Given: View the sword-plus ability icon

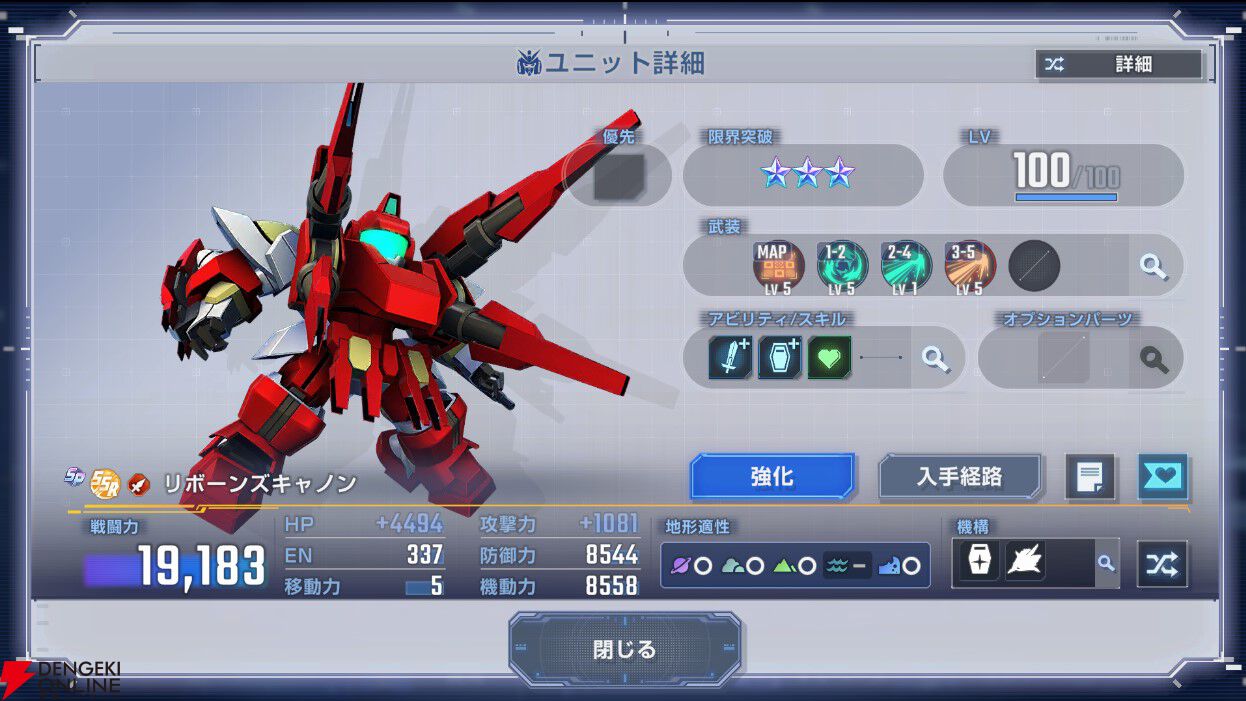Looking at the screenshot, I should [730, 357].
